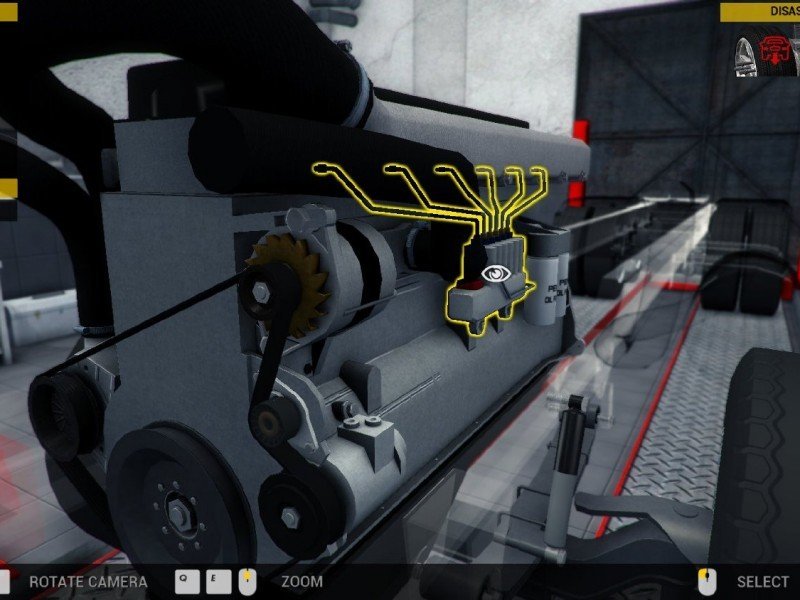Select the highlighted part with the eye icon

point(493,273)
